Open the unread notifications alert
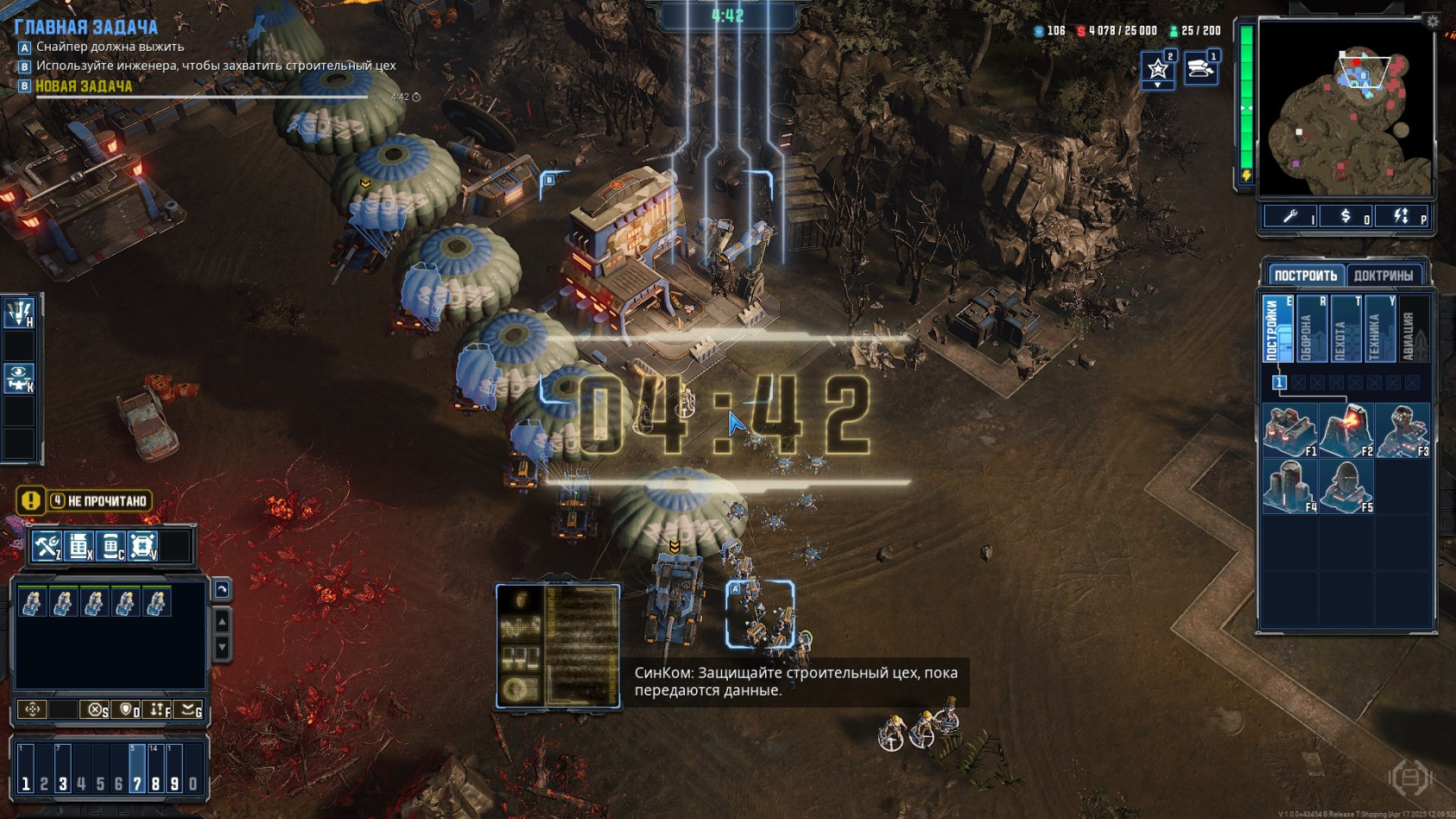Viewport: 1456px width, 819px height. click(85, 501)
